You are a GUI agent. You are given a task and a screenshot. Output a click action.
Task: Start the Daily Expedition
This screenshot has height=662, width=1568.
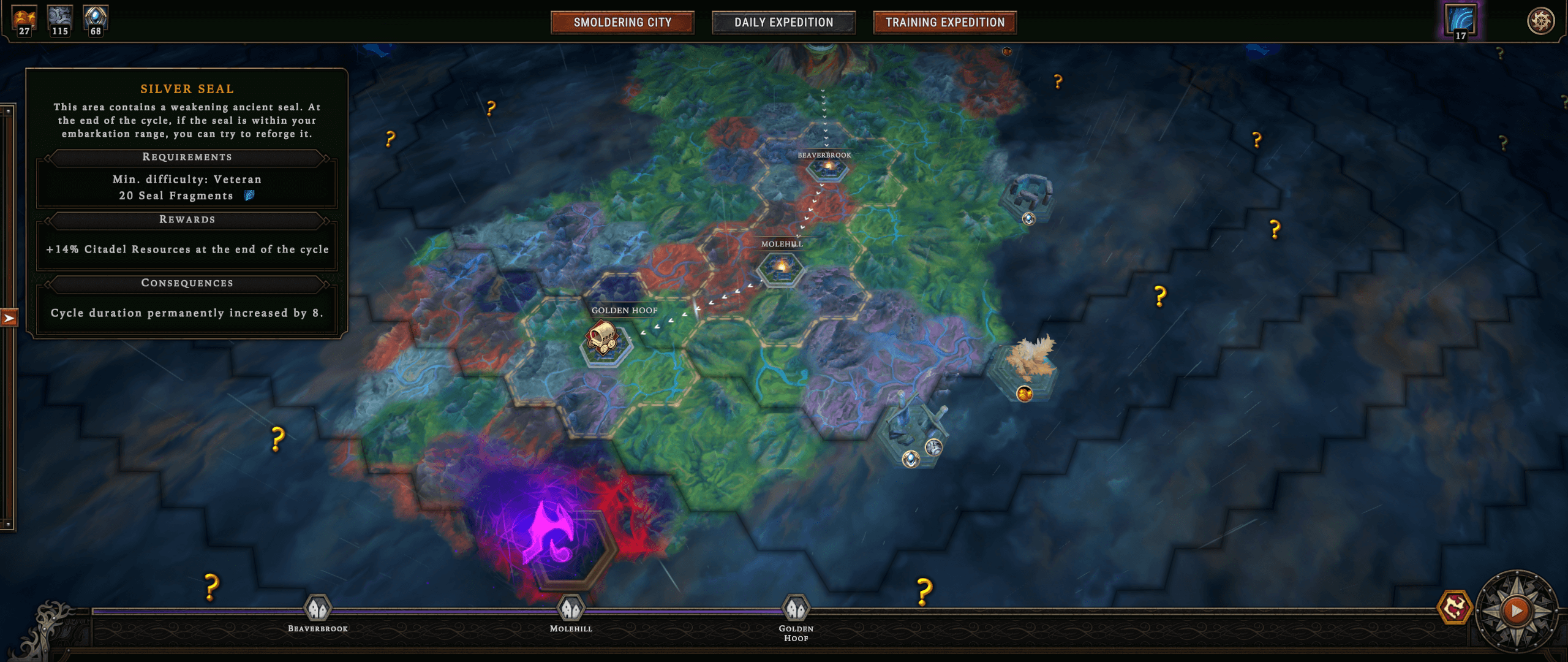pos(783,23)
